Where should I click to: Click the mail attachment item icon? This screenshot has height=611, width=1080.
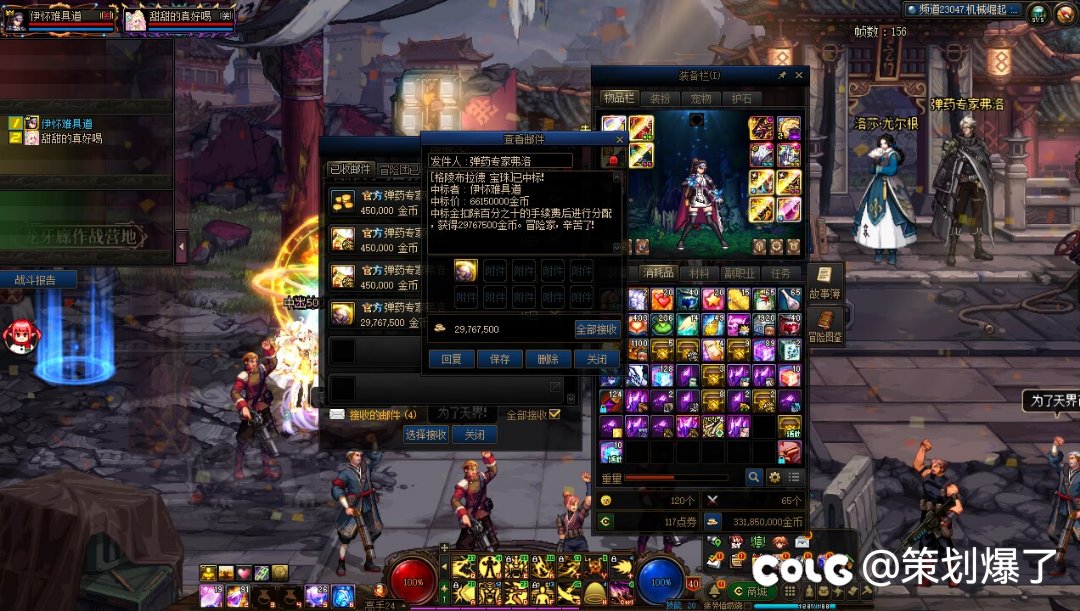[465, 270]
